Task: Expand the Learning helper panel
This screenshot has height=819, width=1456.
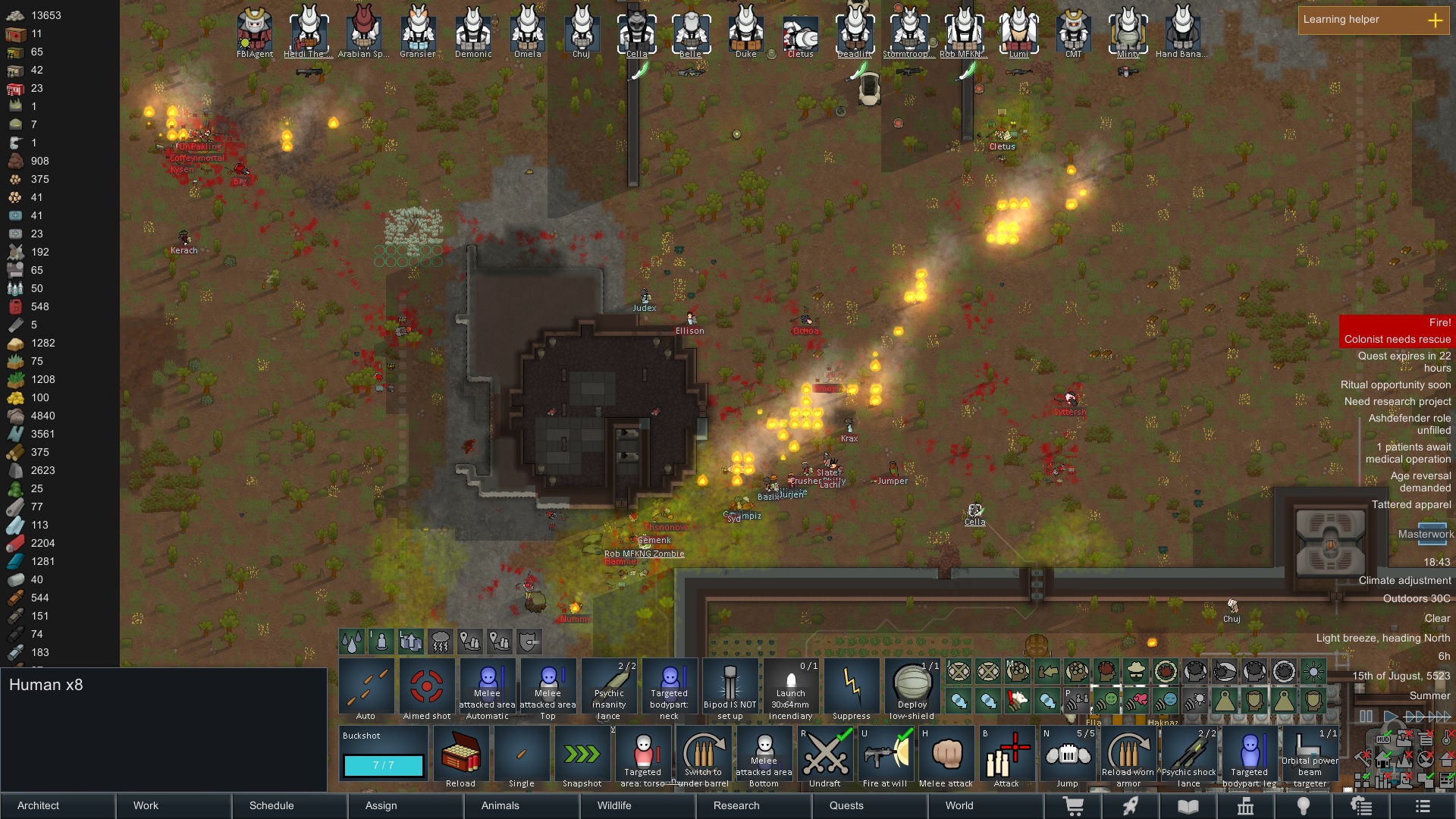Action: click(1435, 20)
